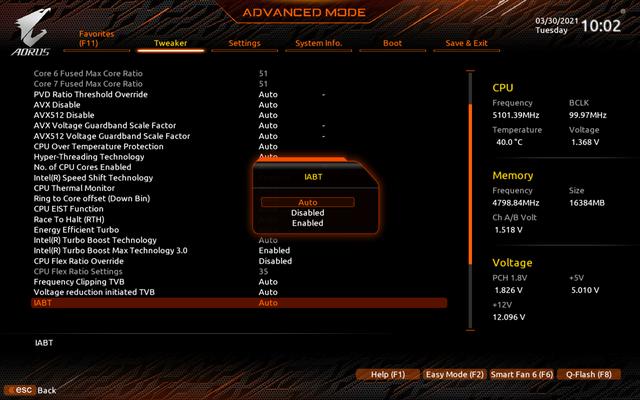
Task: Go to the Boot tab
Action: point(393,44)
